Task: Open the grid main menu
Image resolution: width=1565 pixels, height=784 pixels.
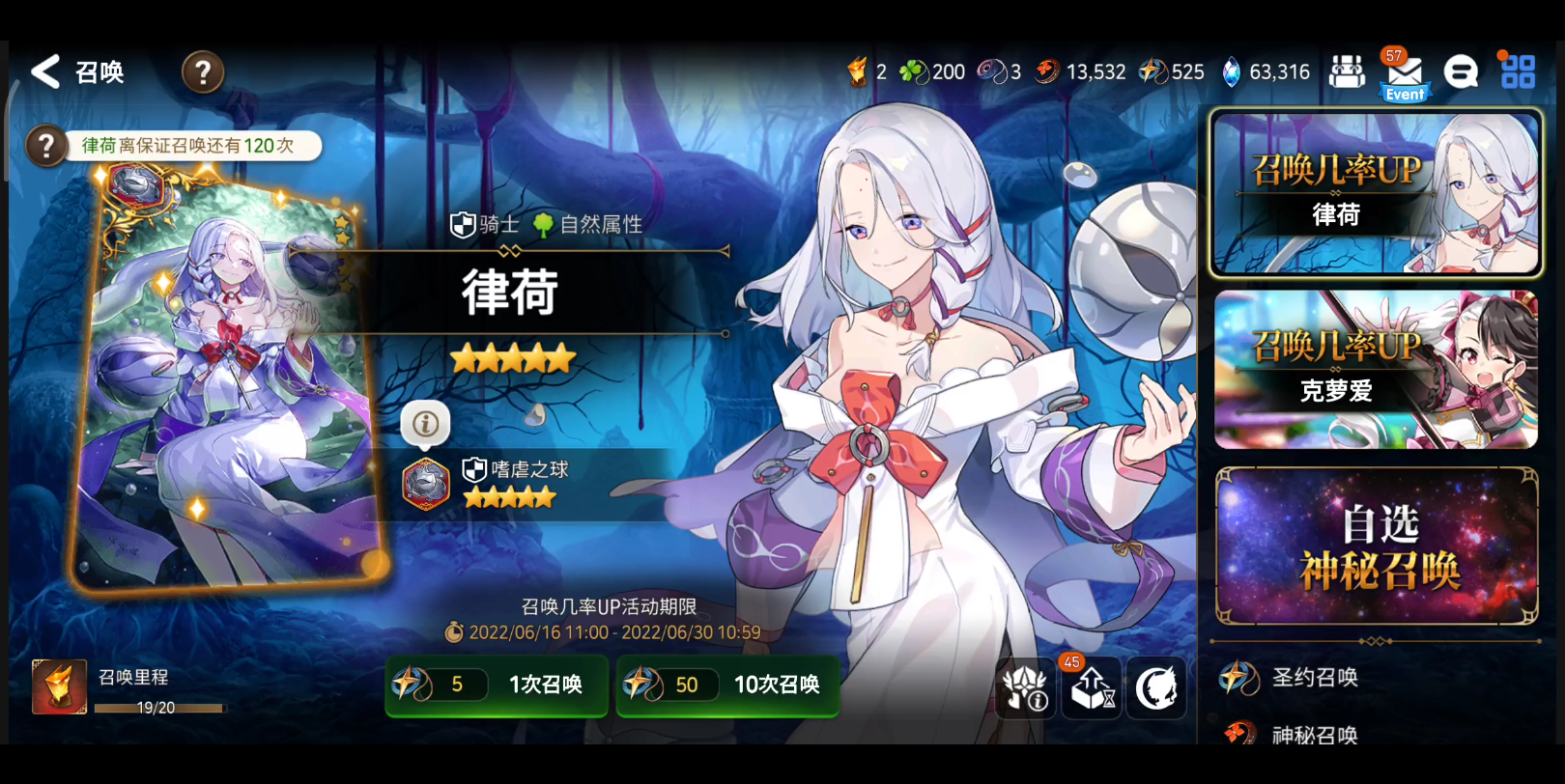Action: click(1518, 71)
